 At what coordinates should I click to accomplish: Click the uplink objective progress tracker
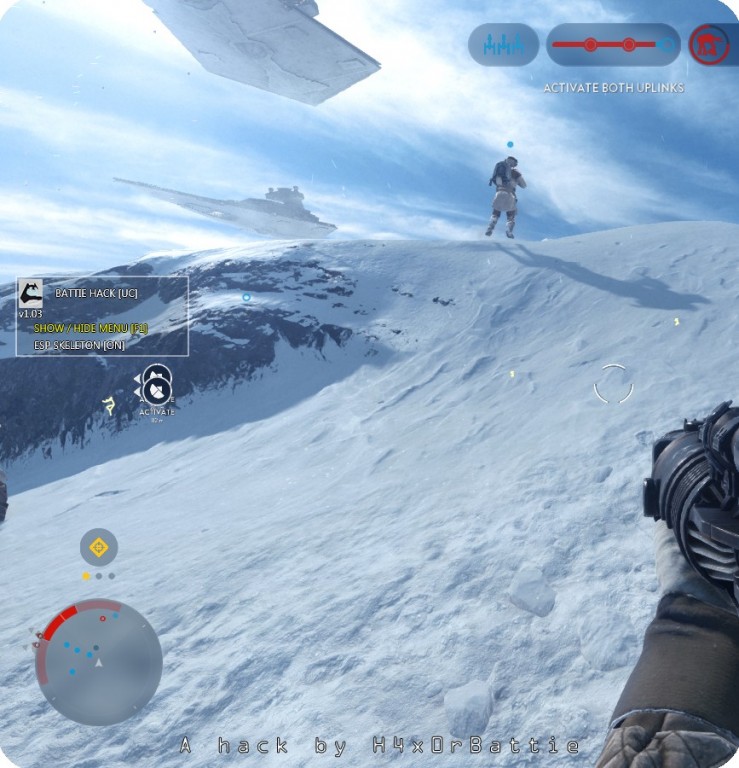click(x=612, y=45)
